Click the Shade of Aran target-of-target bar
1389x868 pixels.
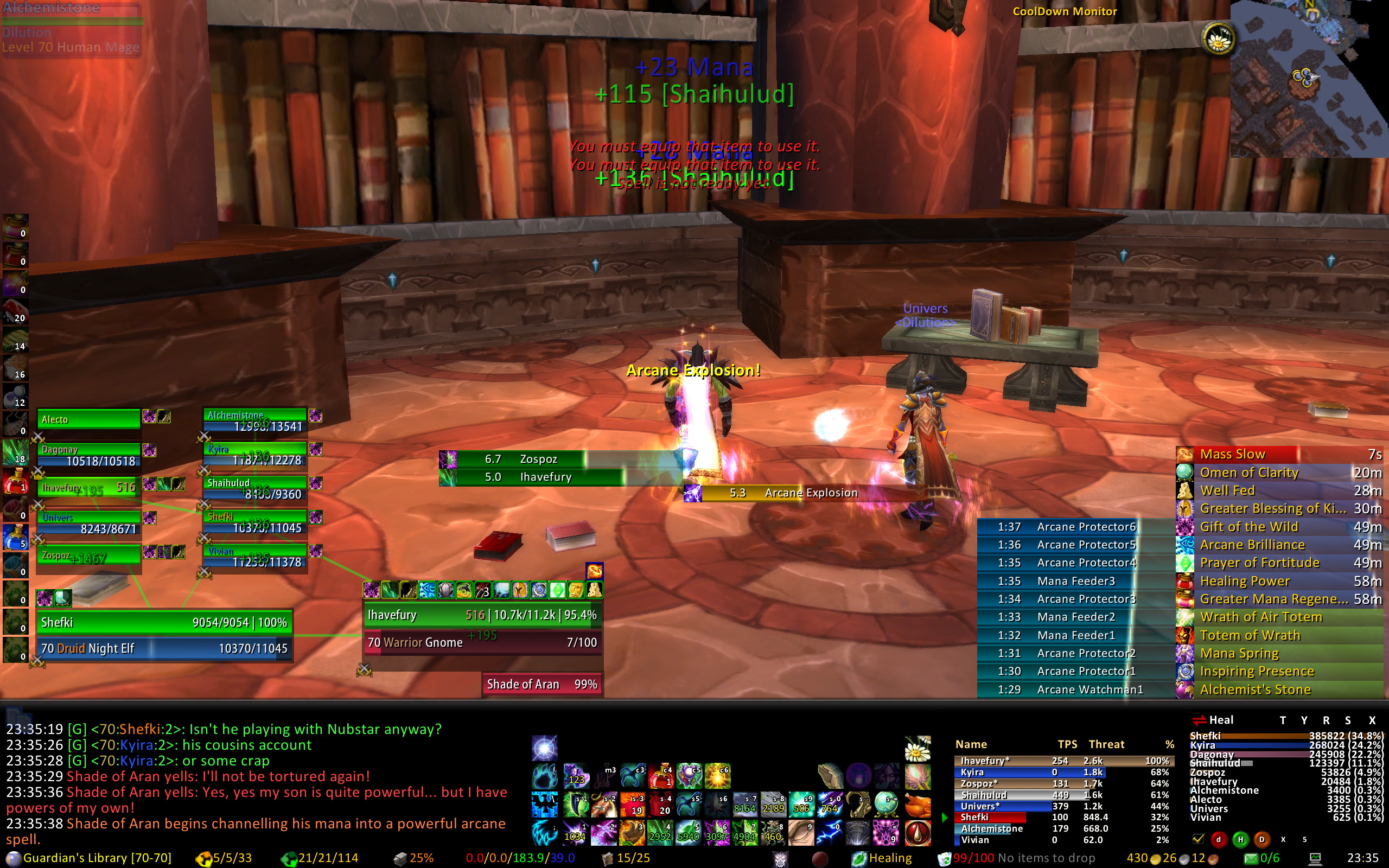(542, 684)
